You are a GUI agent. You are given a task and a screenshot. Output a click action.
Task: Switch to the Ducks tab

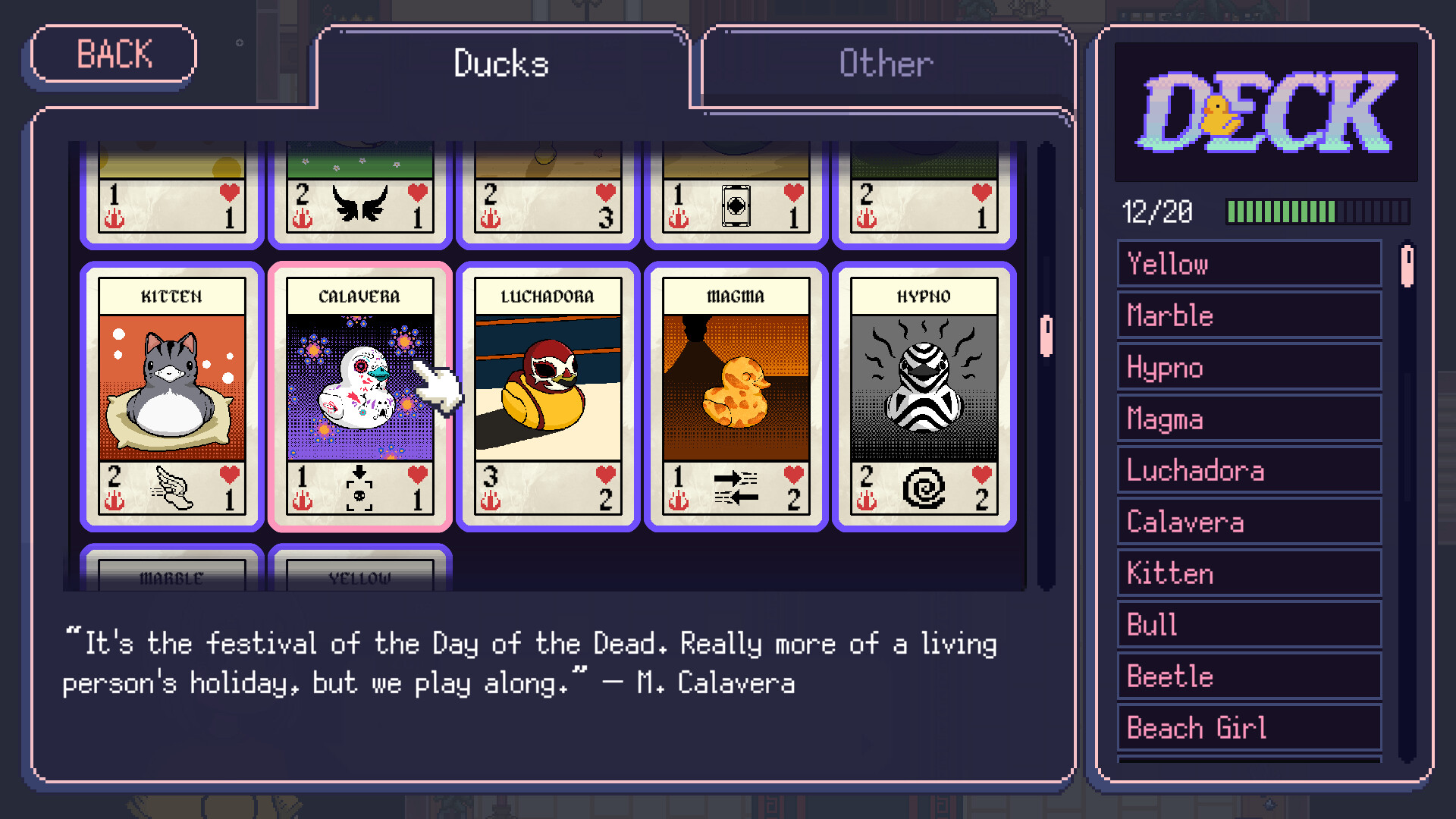click(x=500, y=64)
